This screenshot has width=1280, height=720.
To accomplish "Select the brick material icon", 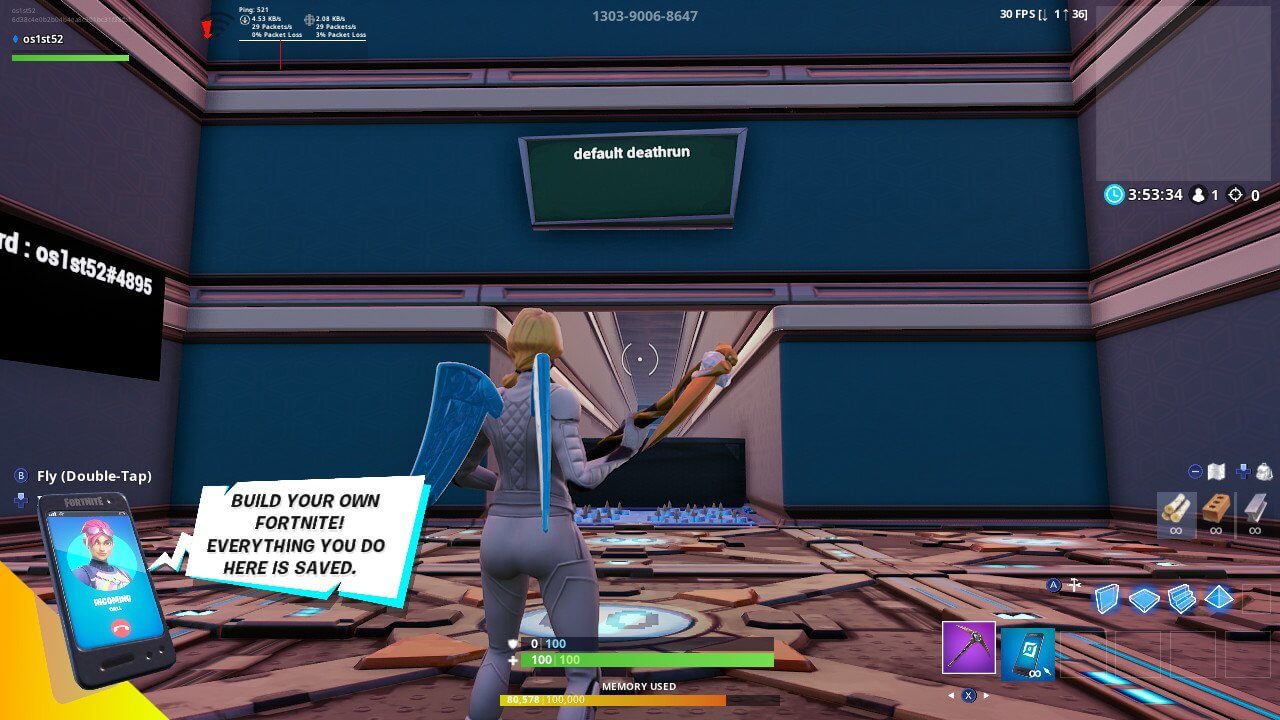I will pos(1215,508).
